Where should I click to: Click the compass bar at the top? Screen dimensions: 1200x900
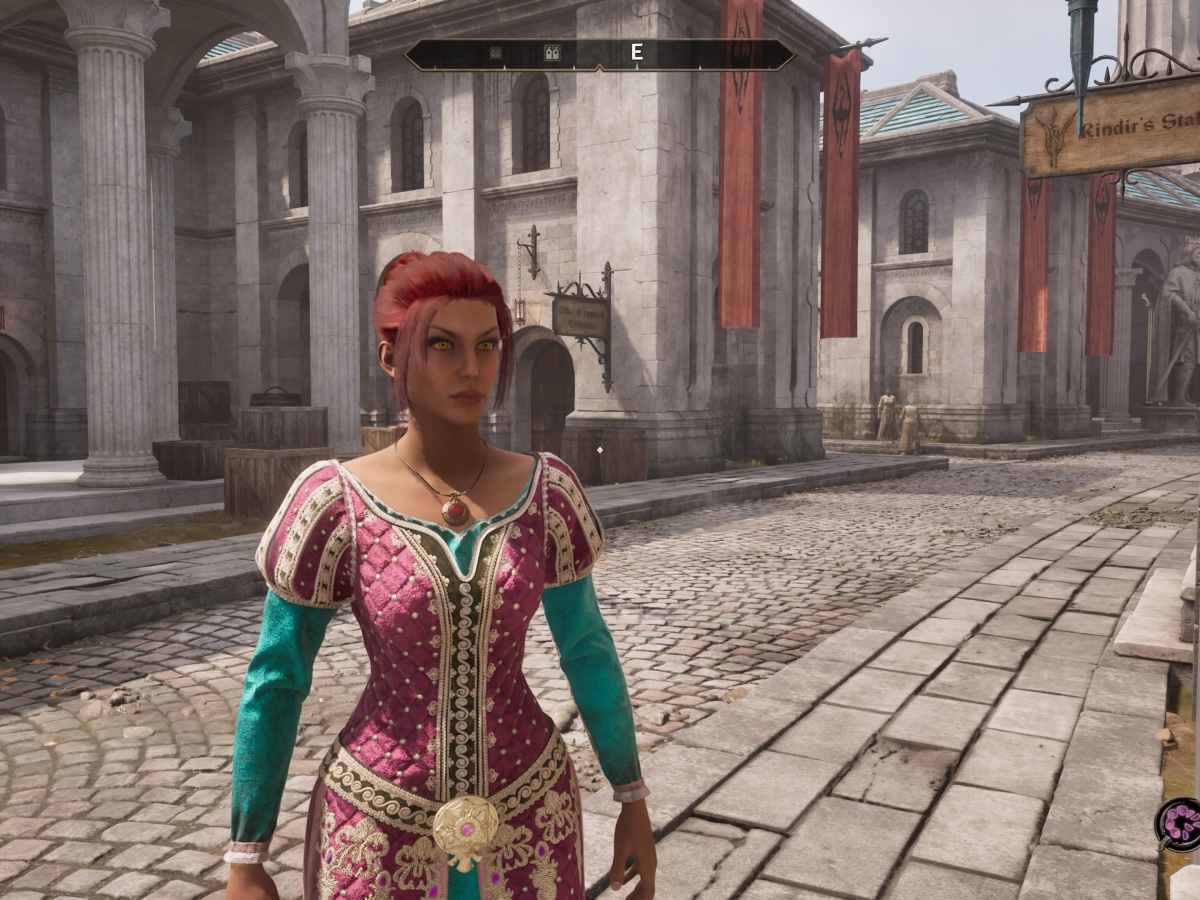tap(600, 54)
